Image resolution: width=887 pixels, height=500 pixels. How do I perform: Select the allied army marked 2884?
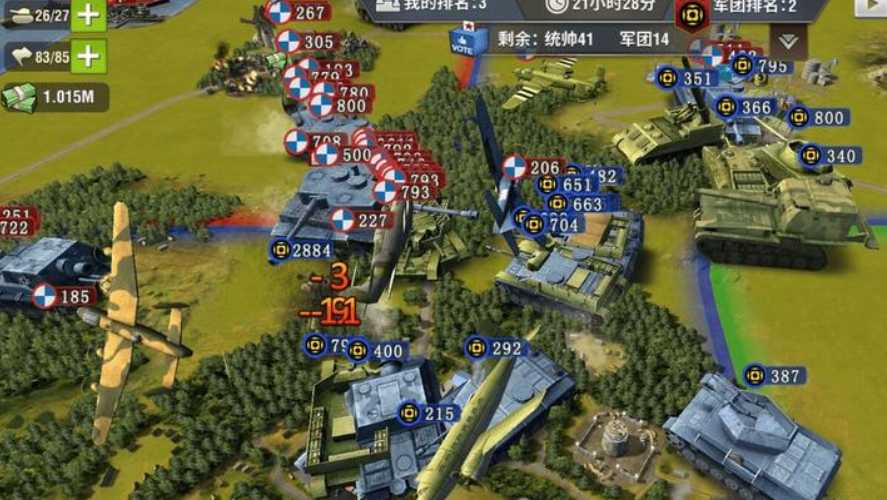tap(302, 250)
